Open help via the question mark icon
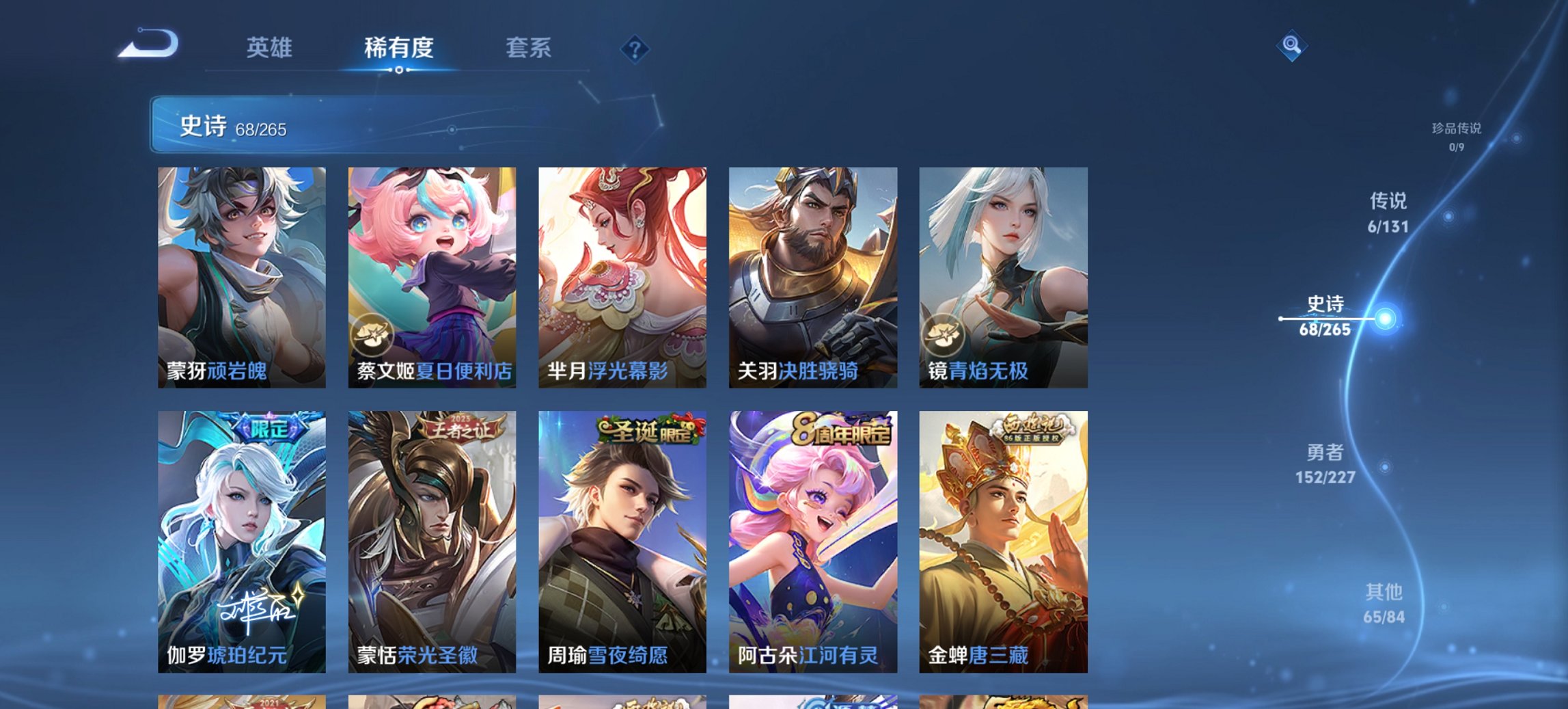The image size is (1568, 709). (x=635, y=48)
